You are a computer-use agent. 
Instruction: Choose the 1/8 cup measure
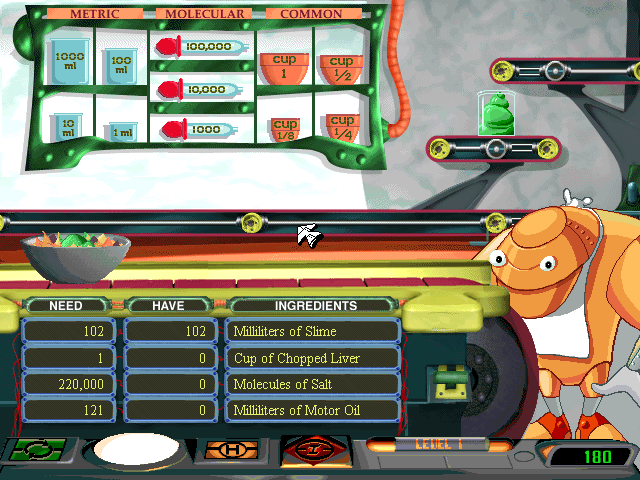coord(285,130)
